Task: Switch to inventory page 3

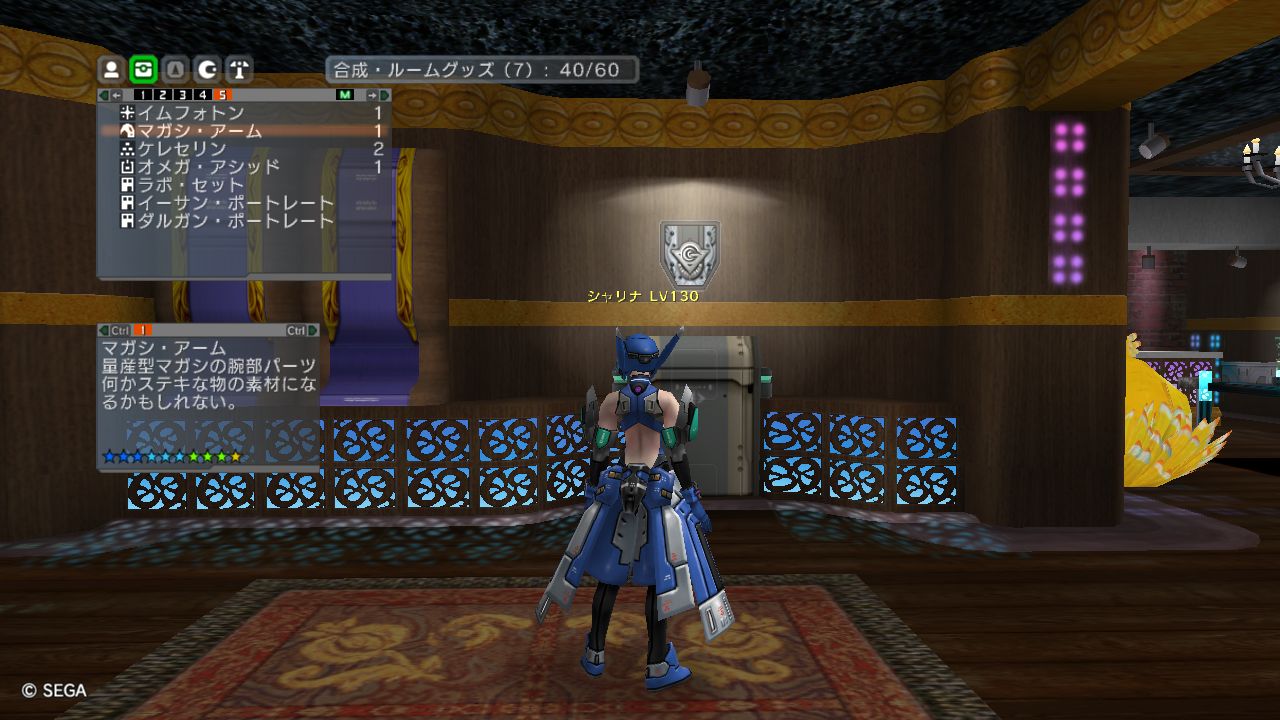Action: [x=183, y=95]
